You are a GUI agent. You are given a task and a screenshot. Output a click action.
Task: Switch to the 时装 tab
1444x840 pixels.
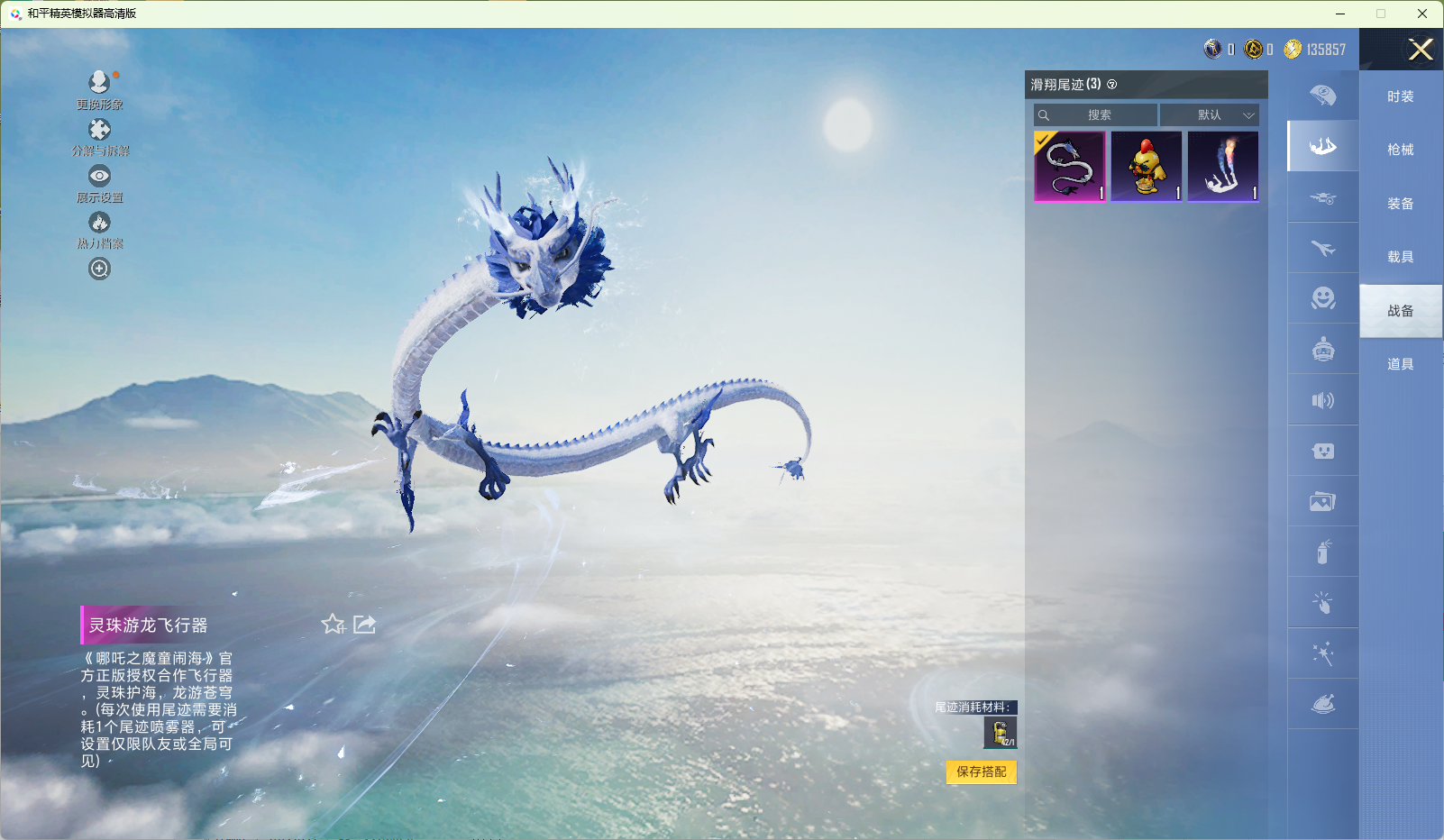point(1400,97)
